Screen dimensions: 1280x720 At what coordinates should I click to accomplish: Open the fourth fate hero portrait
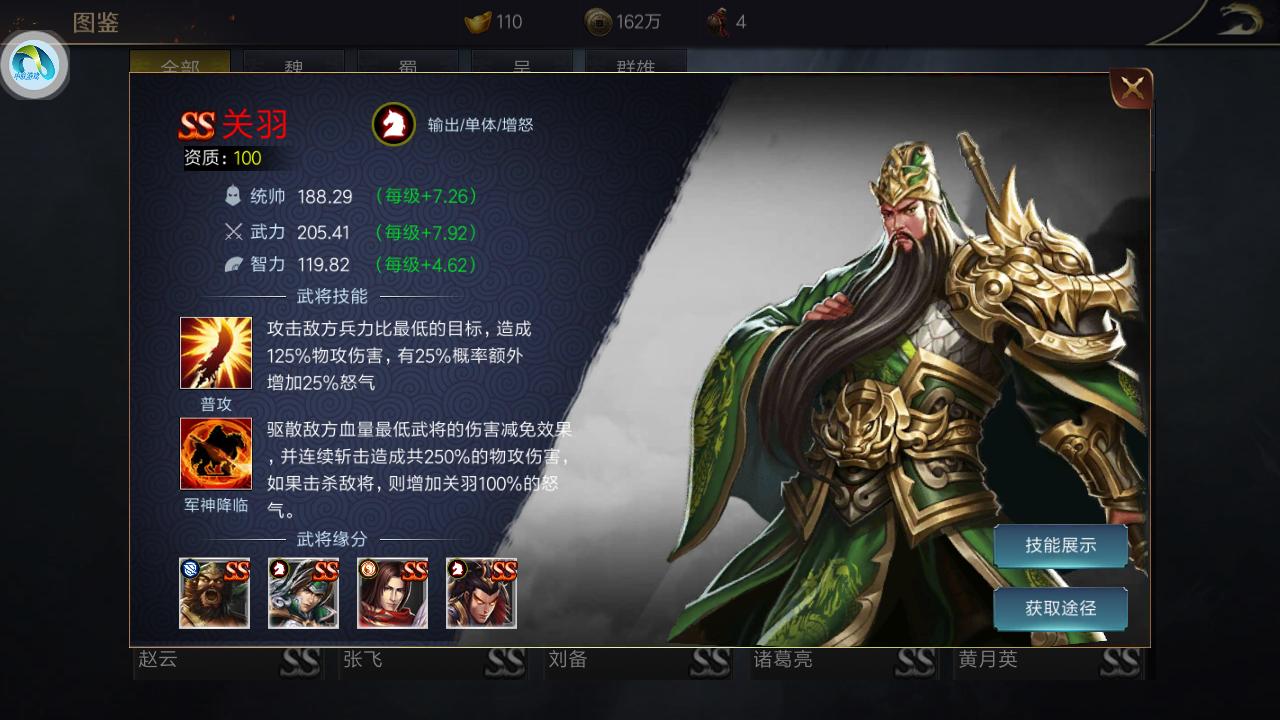tap(482, 593)
